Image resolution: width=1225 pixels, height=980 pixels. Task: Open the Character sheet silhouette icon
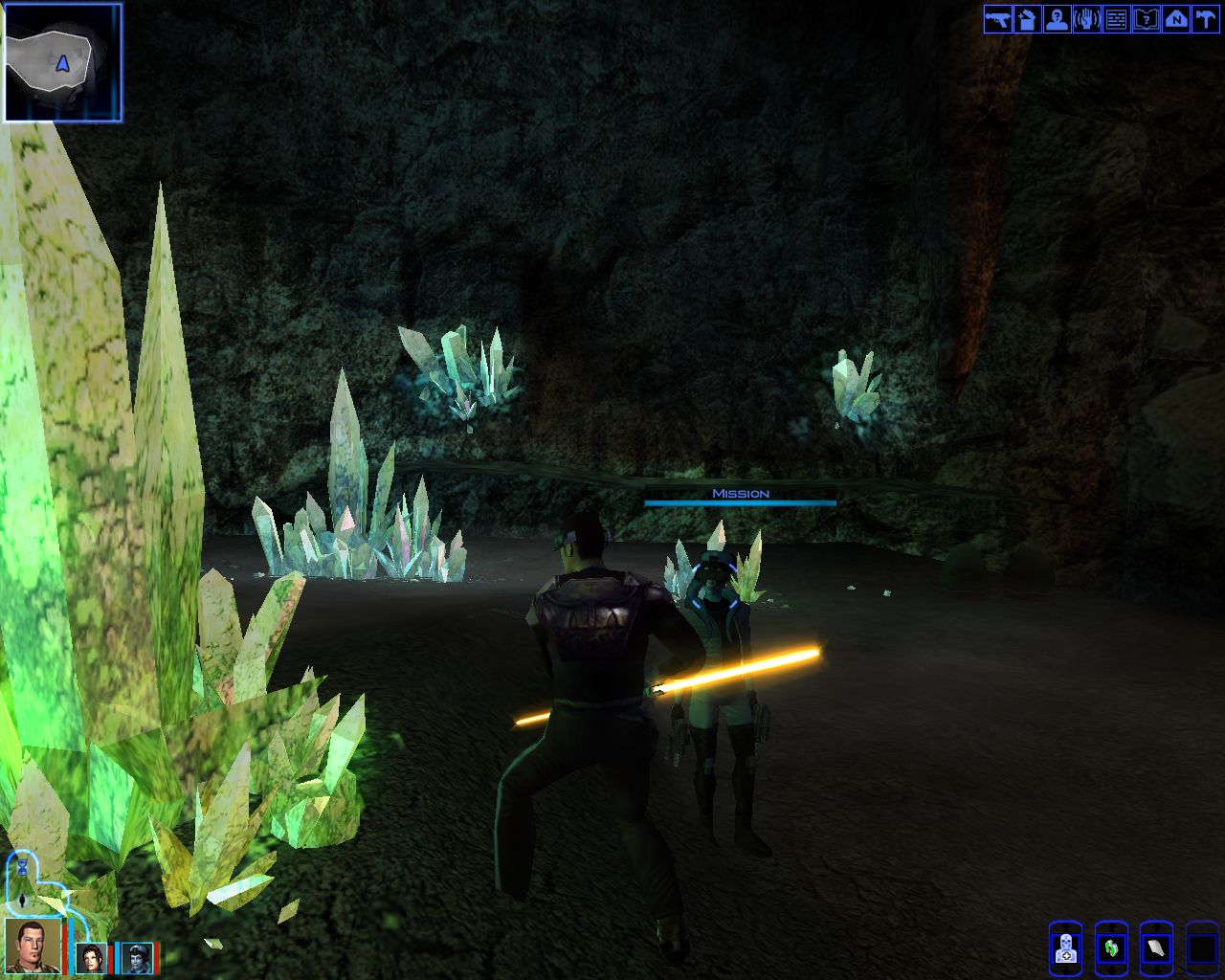coord(1057,19)
